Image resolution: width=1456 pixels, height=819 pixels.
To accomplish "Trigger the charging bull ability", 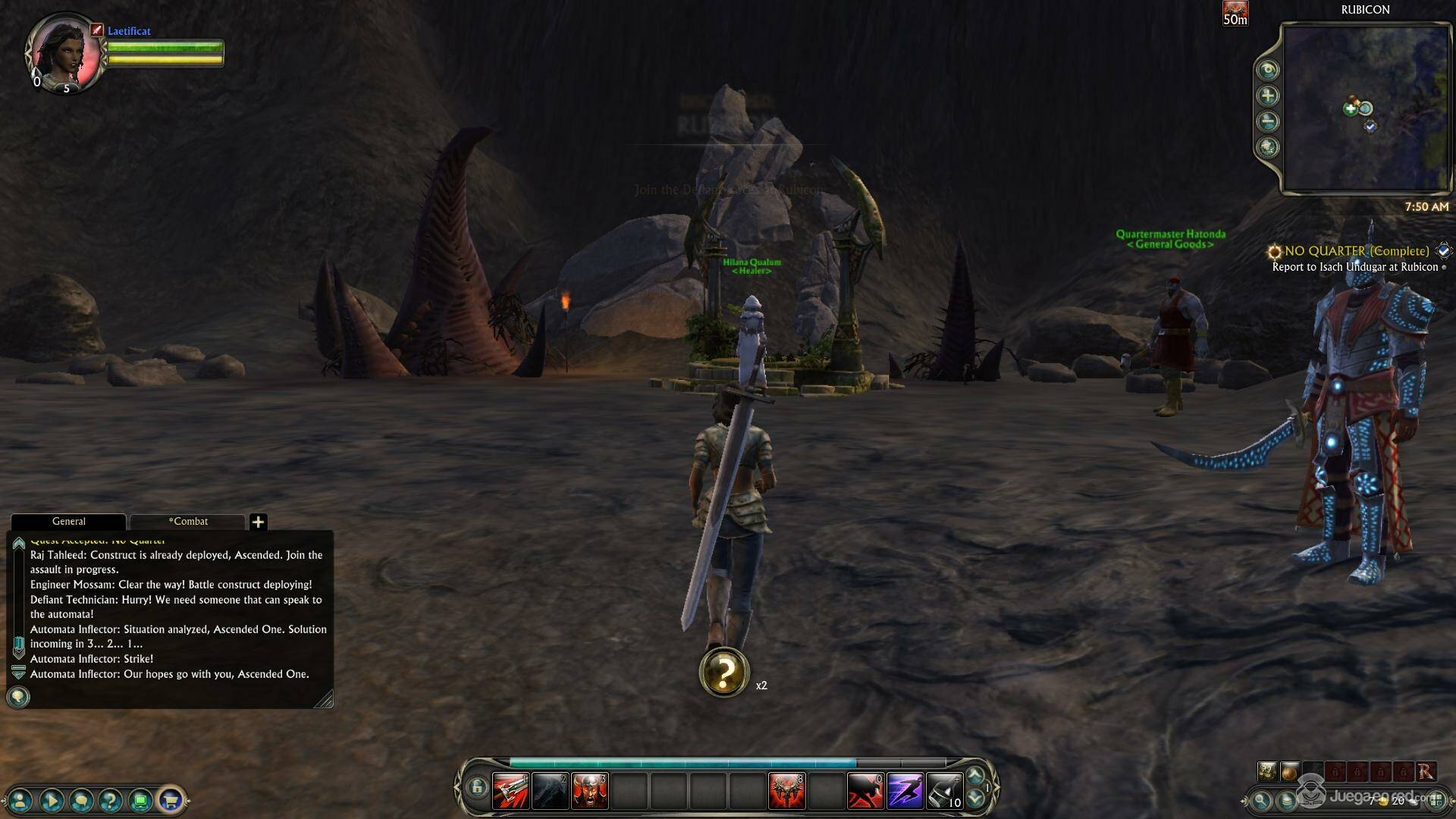I will click(865, 791).
